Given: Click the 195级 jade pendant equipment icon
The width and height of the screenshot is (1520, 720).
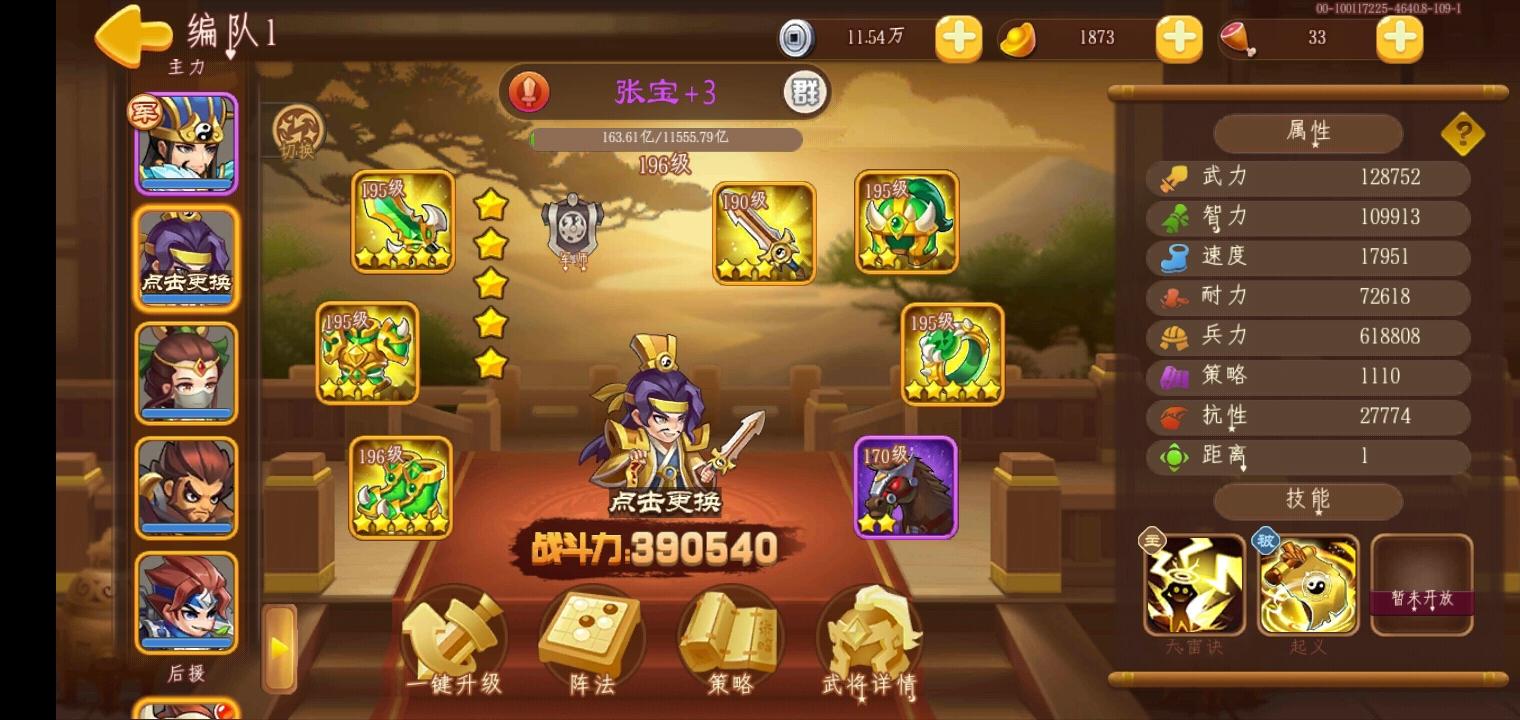Looking at the screenshot, I should pyautogui.click(x=951, y=355).
